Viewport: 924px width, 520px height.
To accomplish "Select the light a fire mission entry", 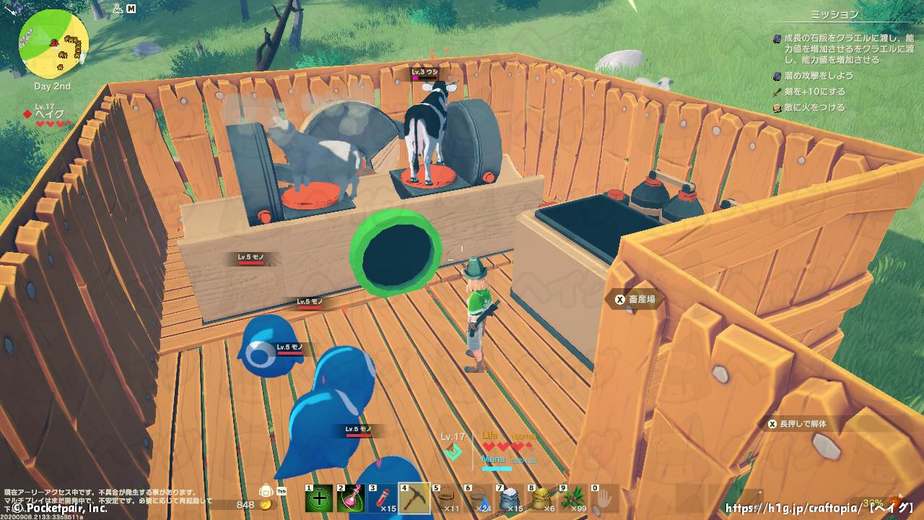I will [x=816, y=107].
